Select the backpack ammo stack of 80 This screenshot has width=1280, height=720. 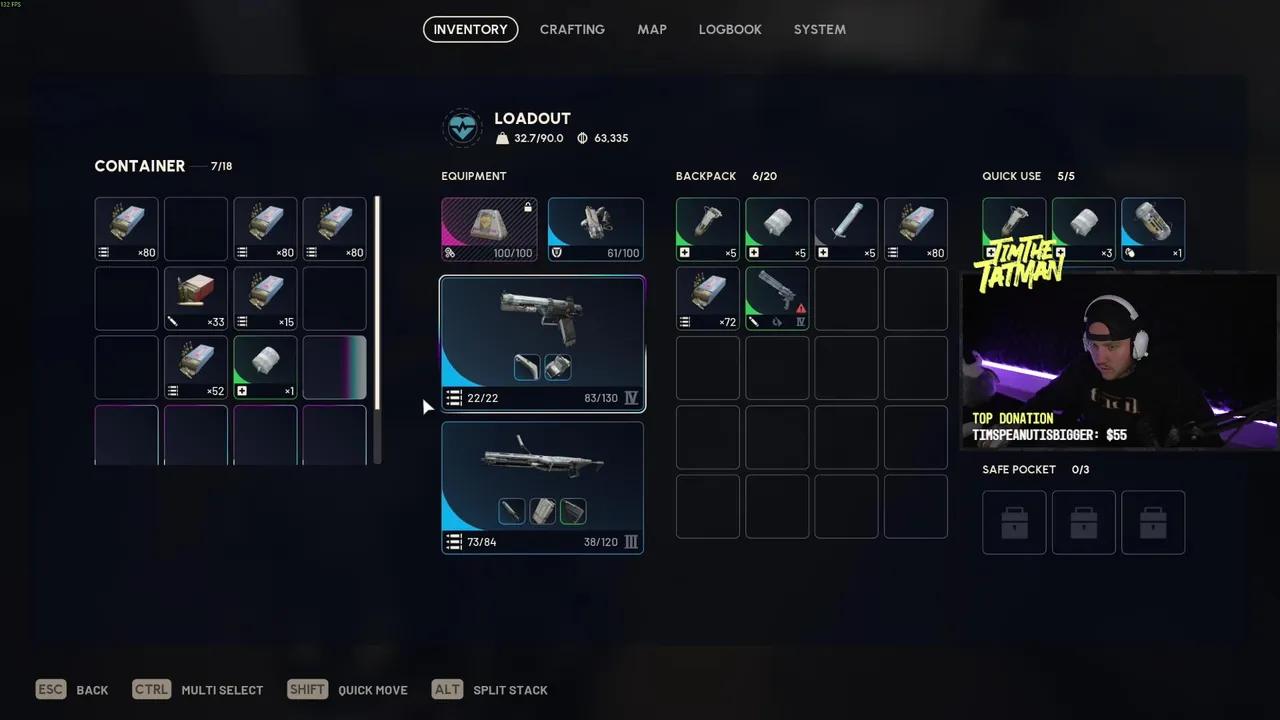(916, 230)
